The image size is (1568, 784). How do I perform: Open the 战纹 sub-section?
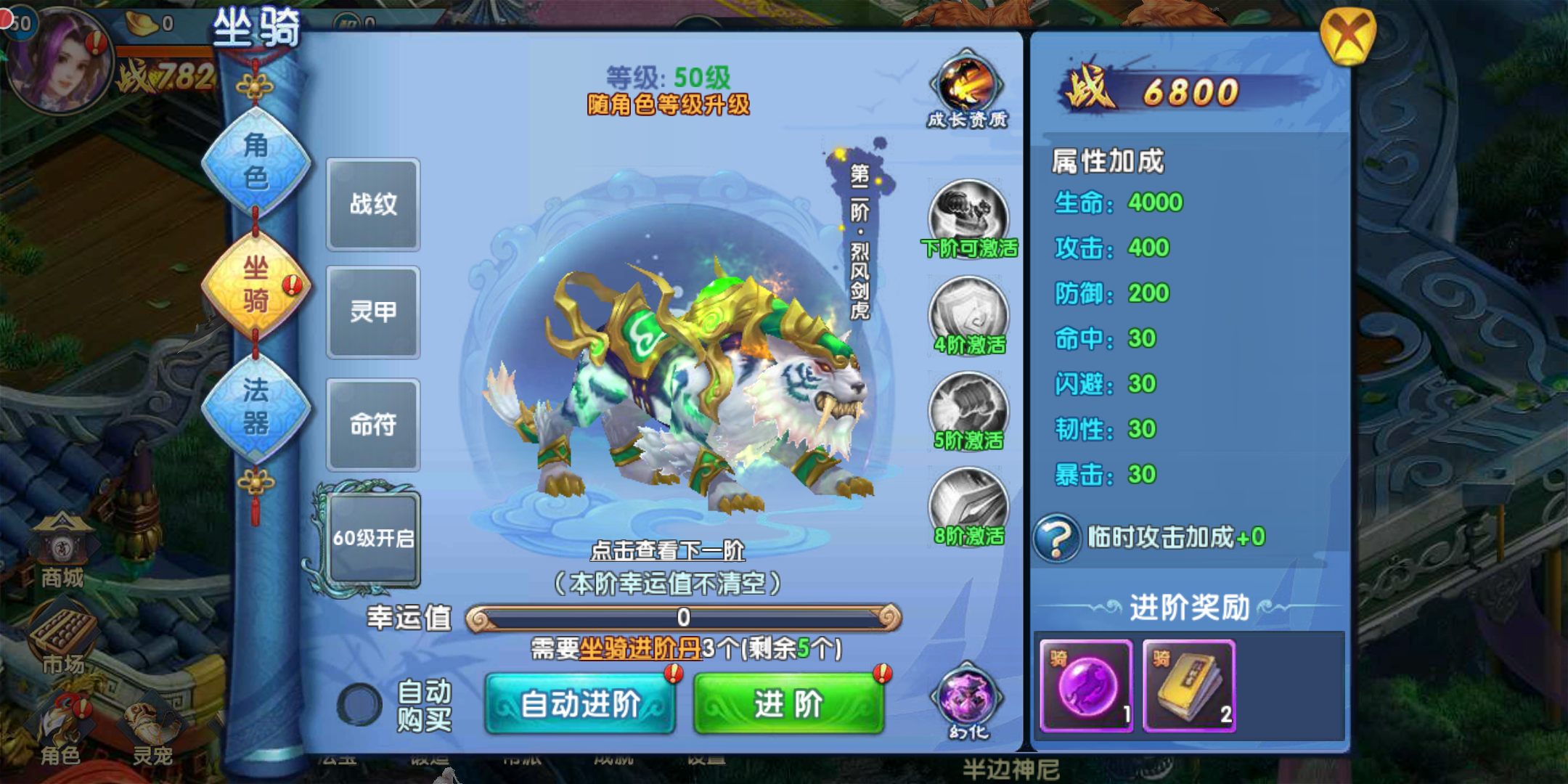pos(373,204)
